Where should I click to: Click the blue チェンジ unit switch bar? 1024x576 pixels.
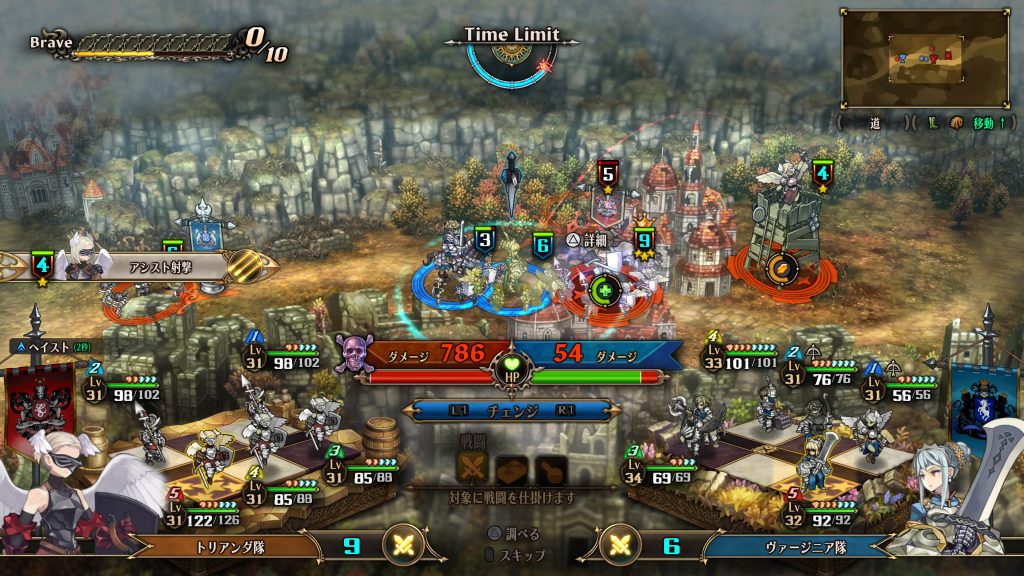511,410
